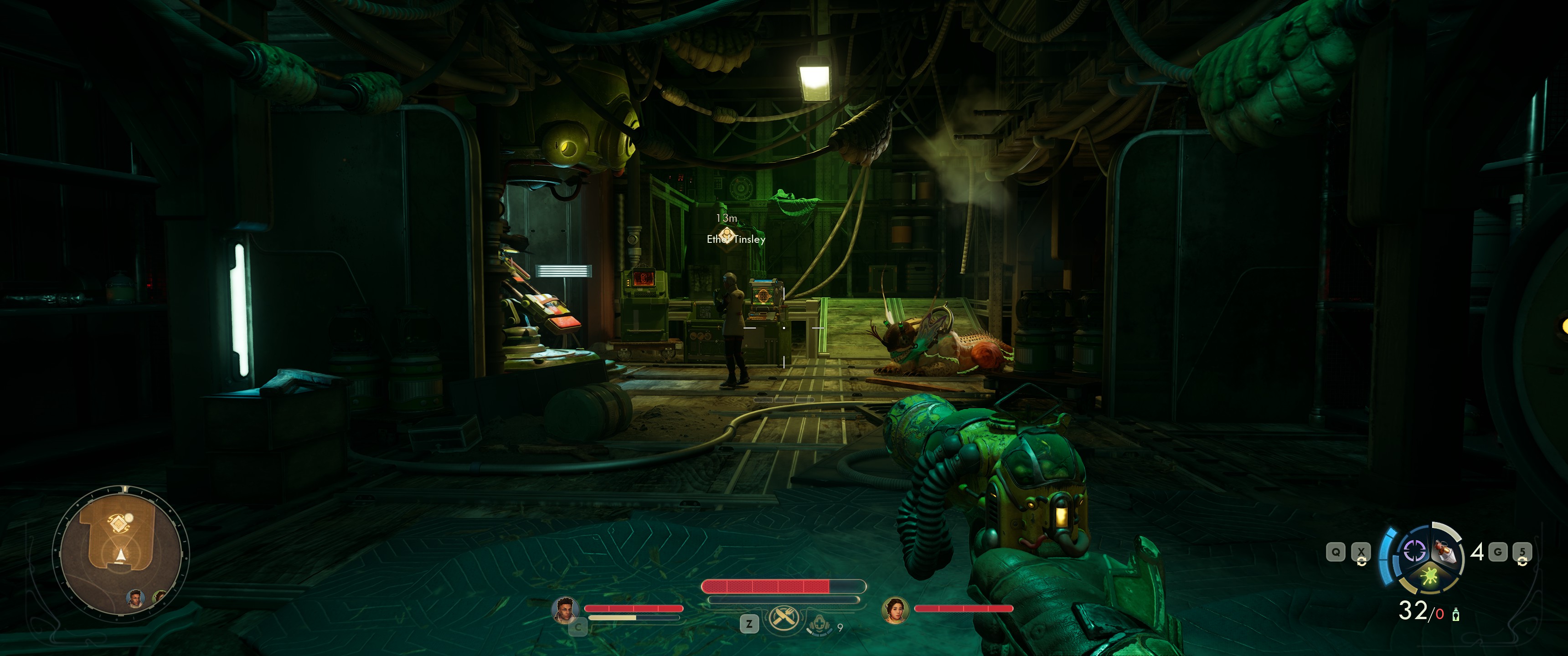The width and height of the screenshot is (1568, 656).
Task: Select the female companion portrait by the health bars
Action: (x=895, y=610)
